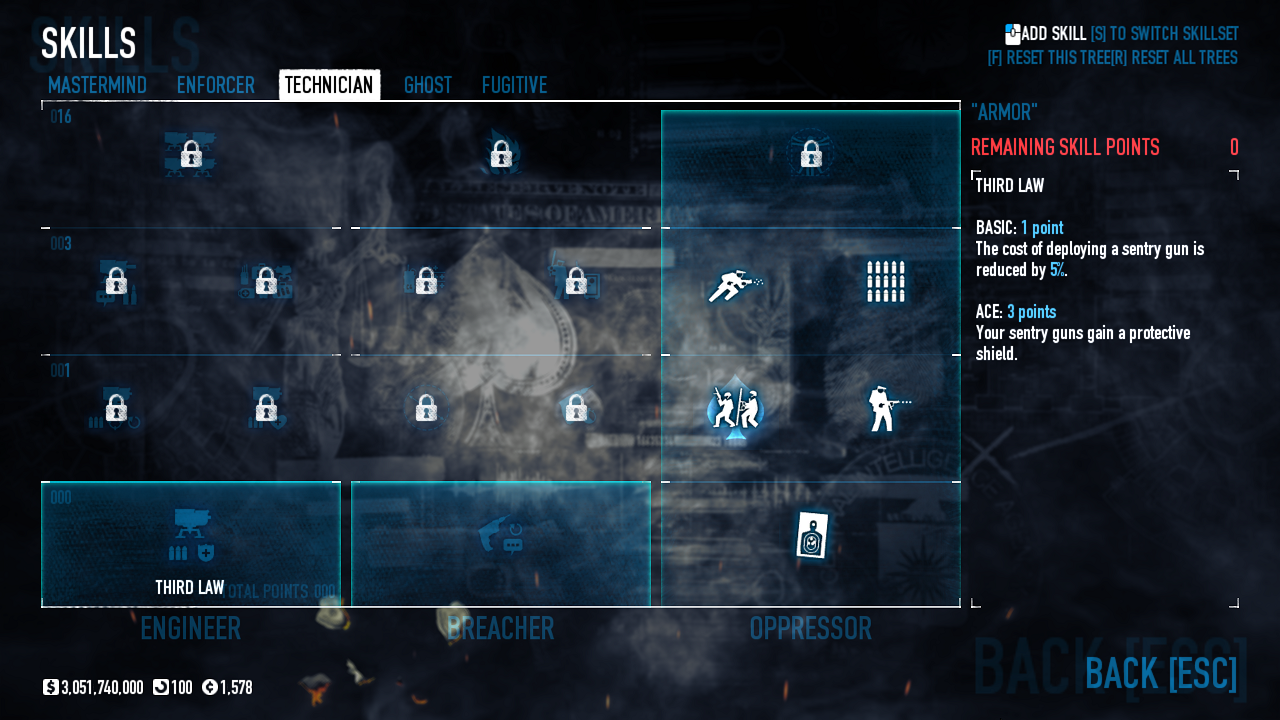This screenshot has width=1280, height=720.
Task: Select the Technician tab
Action: (329, 85)
